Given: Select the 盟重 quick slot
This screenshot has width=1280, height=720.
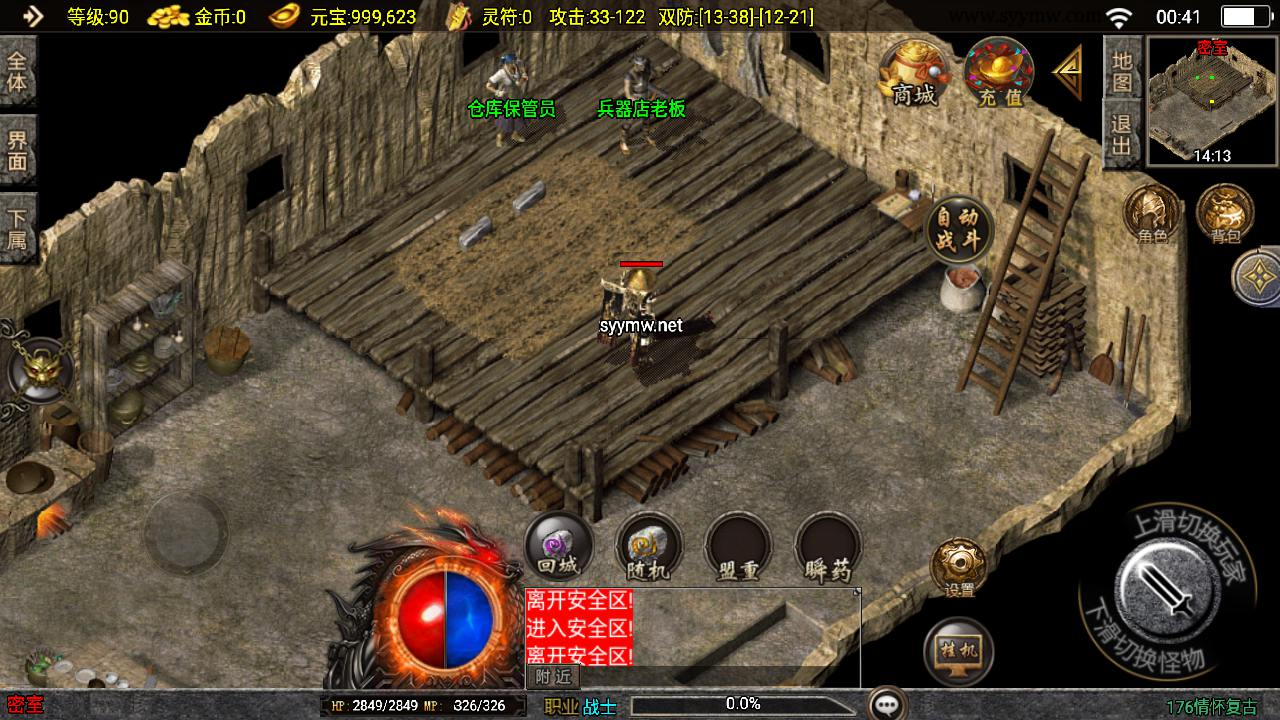Looking at the screenshot, I should coord(738,547).
